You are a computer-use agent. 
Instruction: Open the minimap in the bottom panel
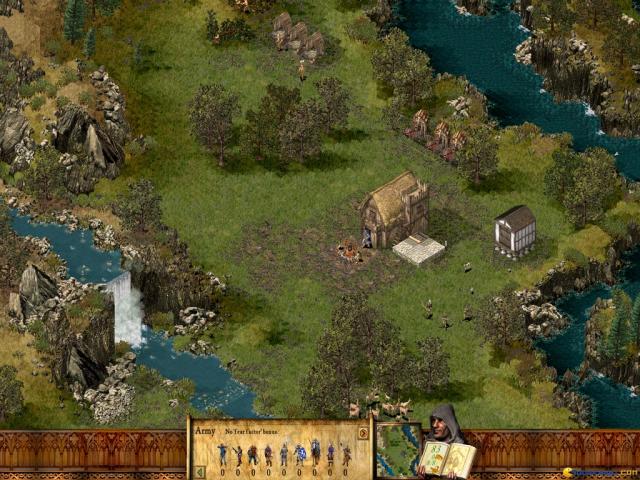398,450
